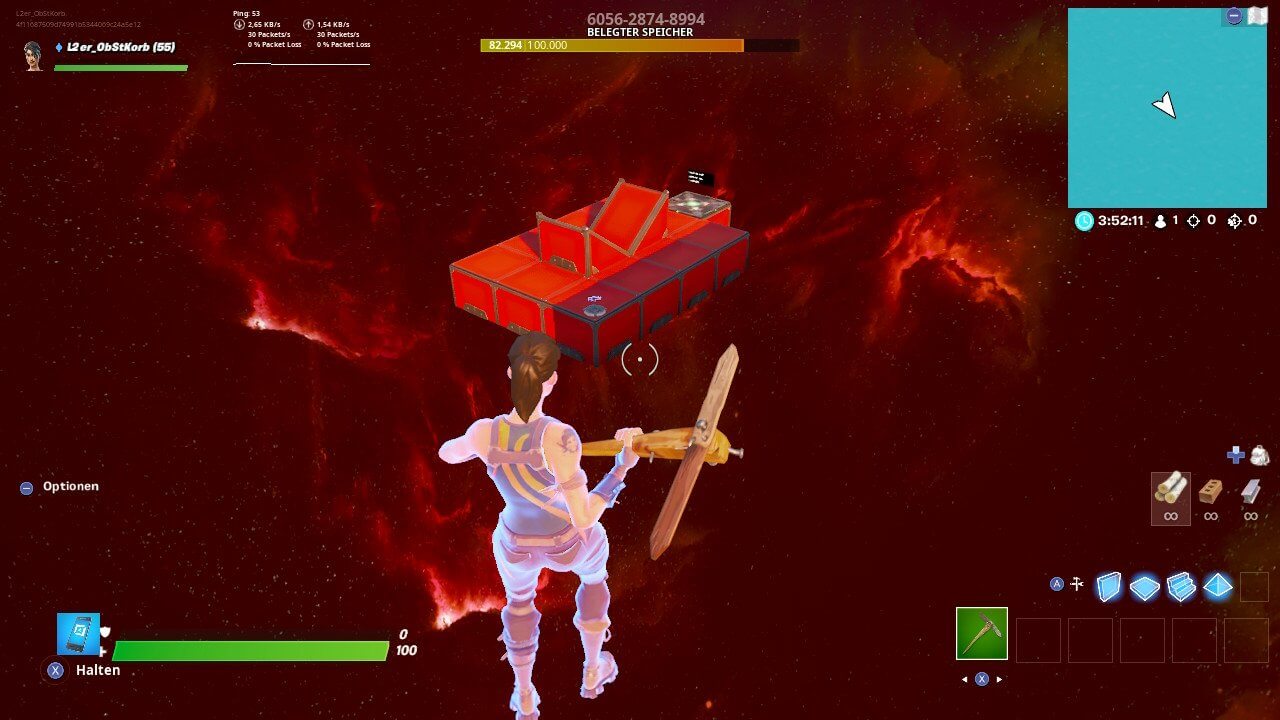Viewport: 1280px width, 720px height.
Task: Select wood as active building material
Action: click(x=1171, y=492)
